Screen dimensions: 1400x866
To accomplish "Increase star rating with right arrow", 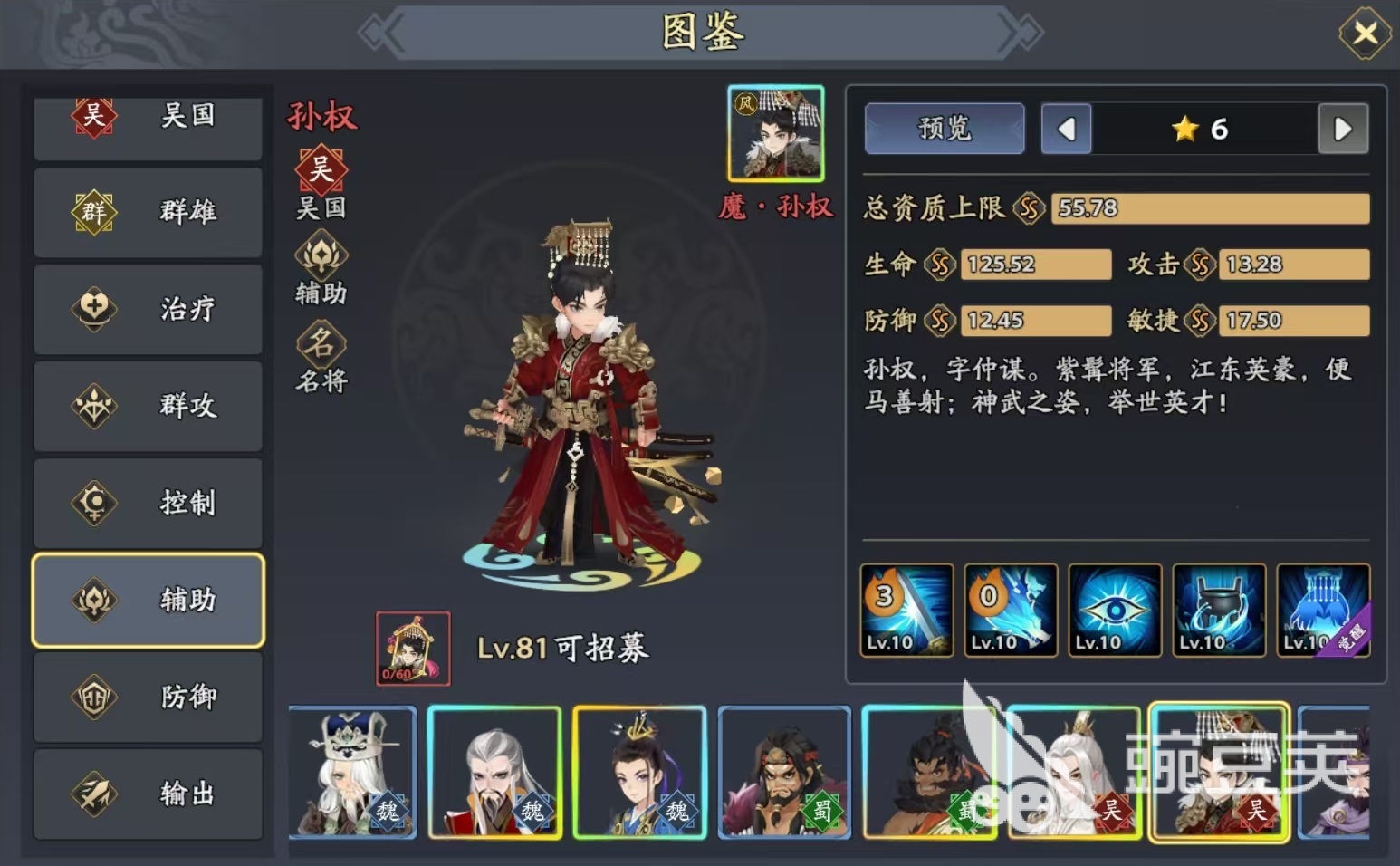I will (1343, 129).
